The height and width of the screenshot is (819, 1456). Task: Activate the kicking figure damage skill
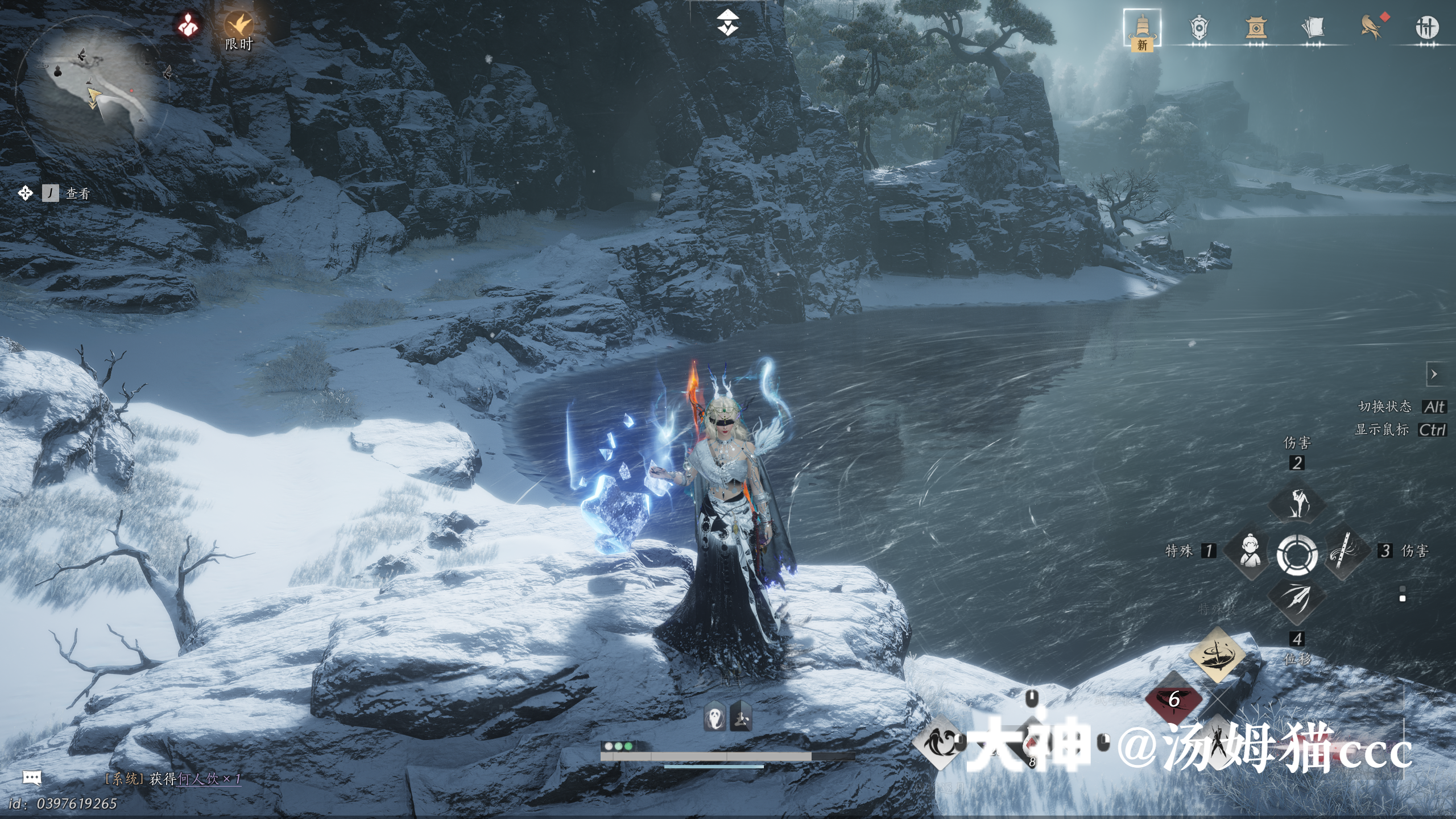pyautogui.click(x=1297, y=503)
